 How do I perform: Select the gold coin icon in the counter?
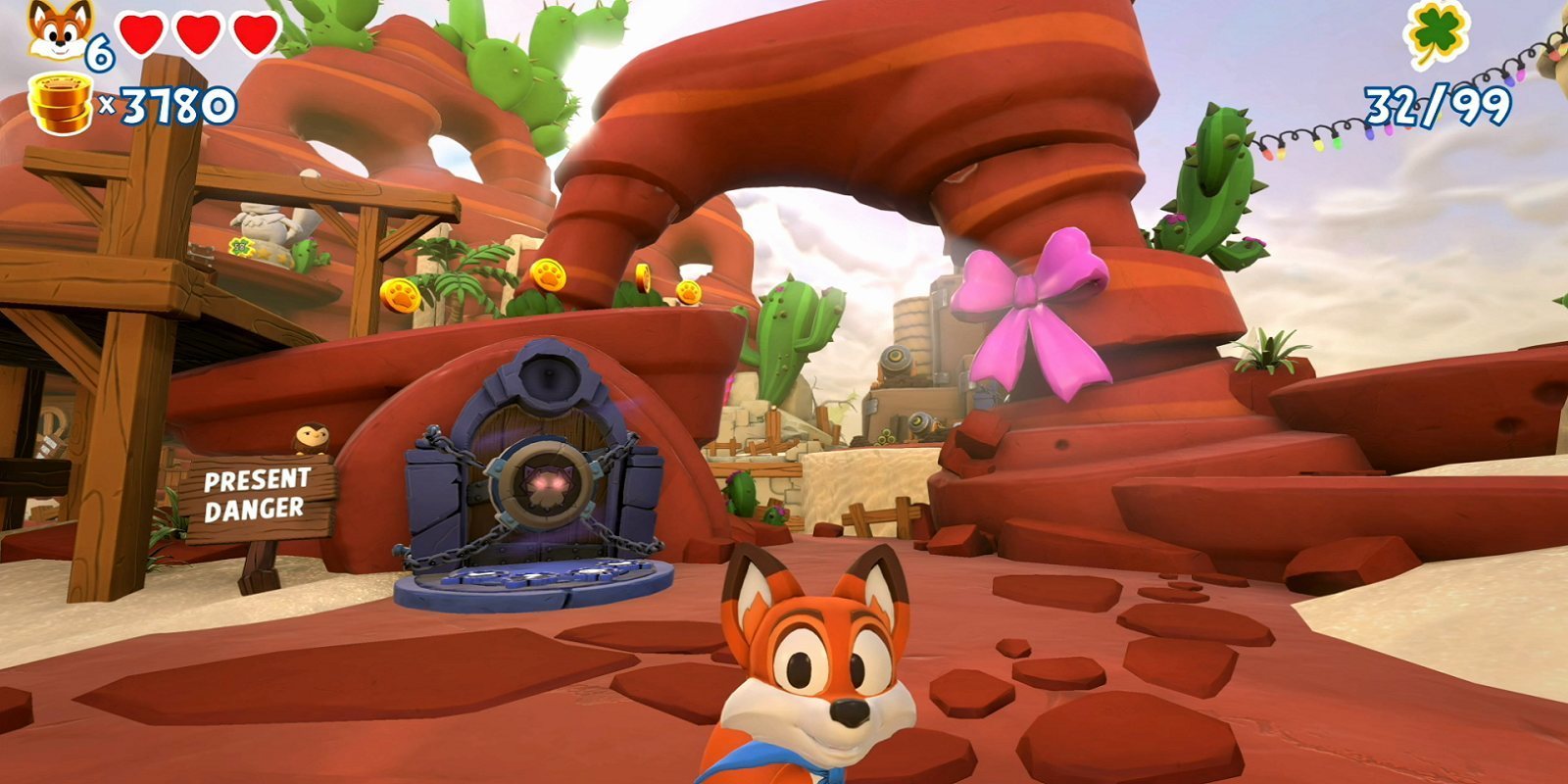pos(59,98)
